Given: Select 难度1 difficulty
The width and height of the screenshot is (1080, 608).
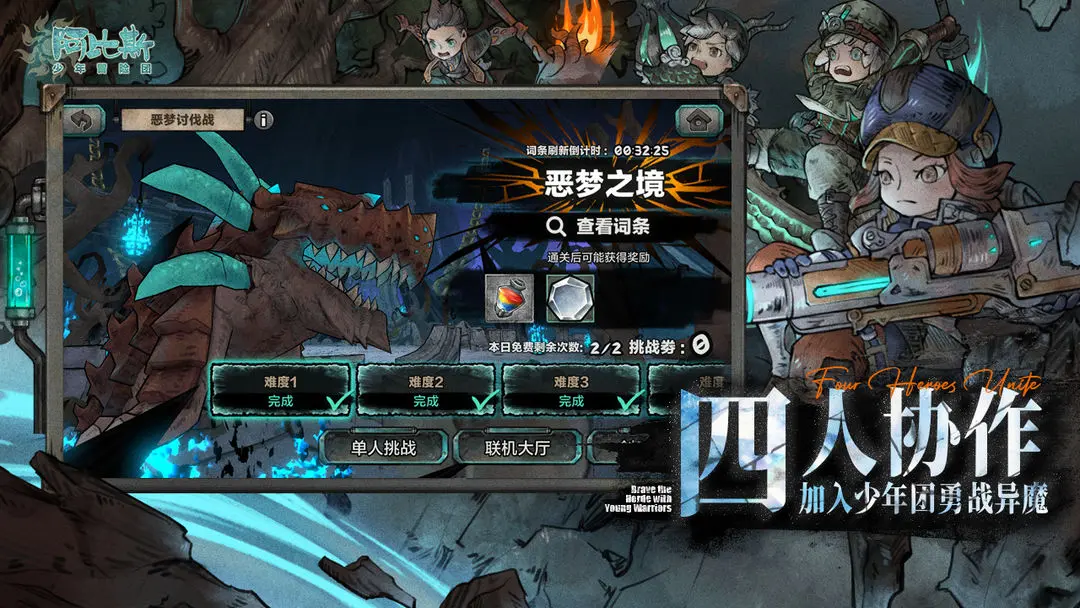Looking at the screenshot, I should 281,390.
